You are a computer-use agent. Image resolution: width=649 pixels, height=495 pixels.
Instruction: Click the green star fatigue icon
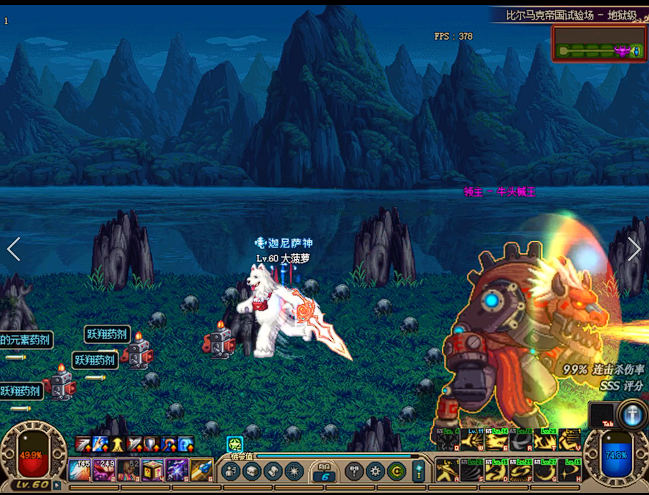[x=235, y=445]
